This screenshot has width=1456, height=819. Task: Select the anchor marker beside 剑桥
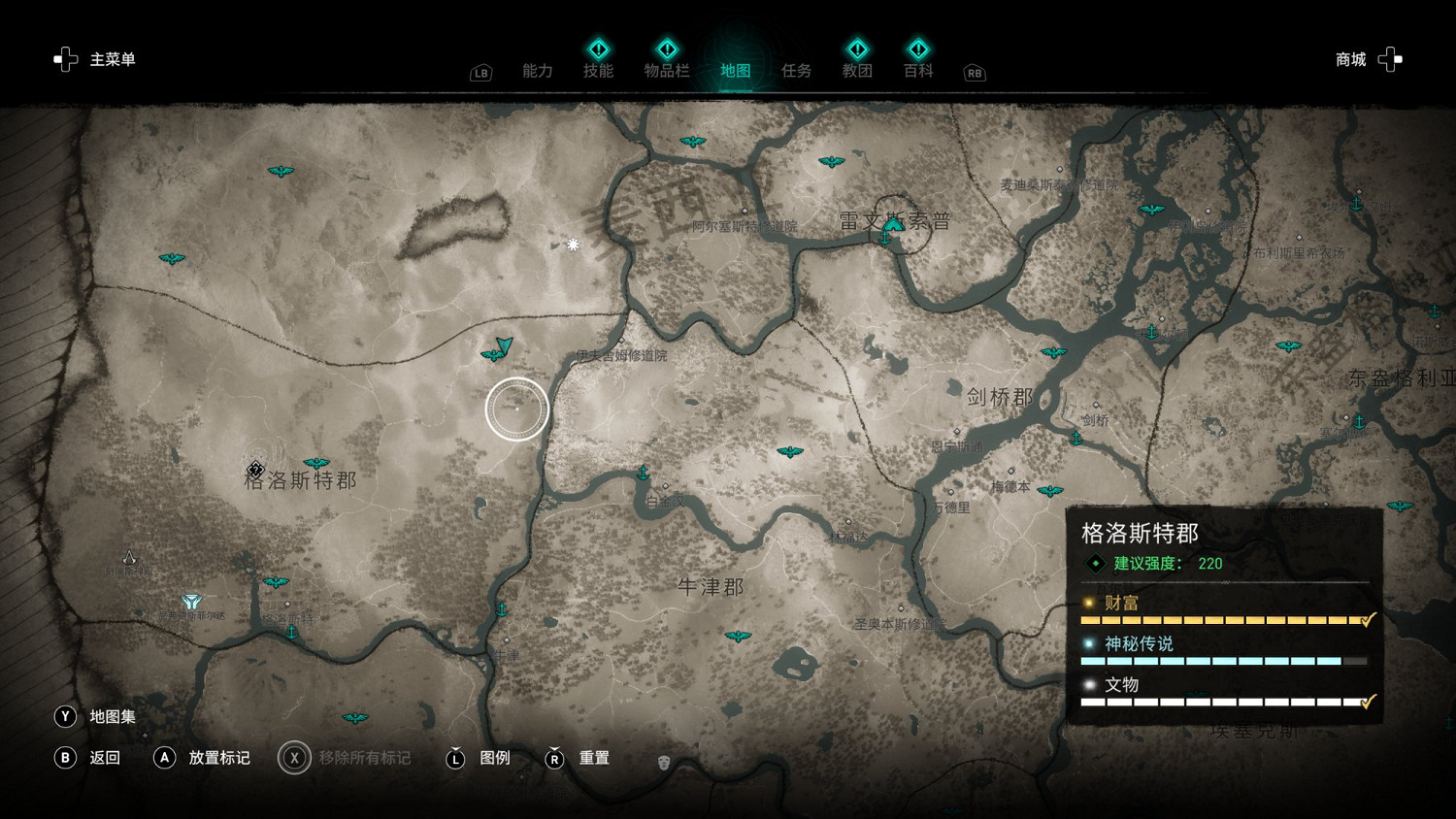point(1075,438)
